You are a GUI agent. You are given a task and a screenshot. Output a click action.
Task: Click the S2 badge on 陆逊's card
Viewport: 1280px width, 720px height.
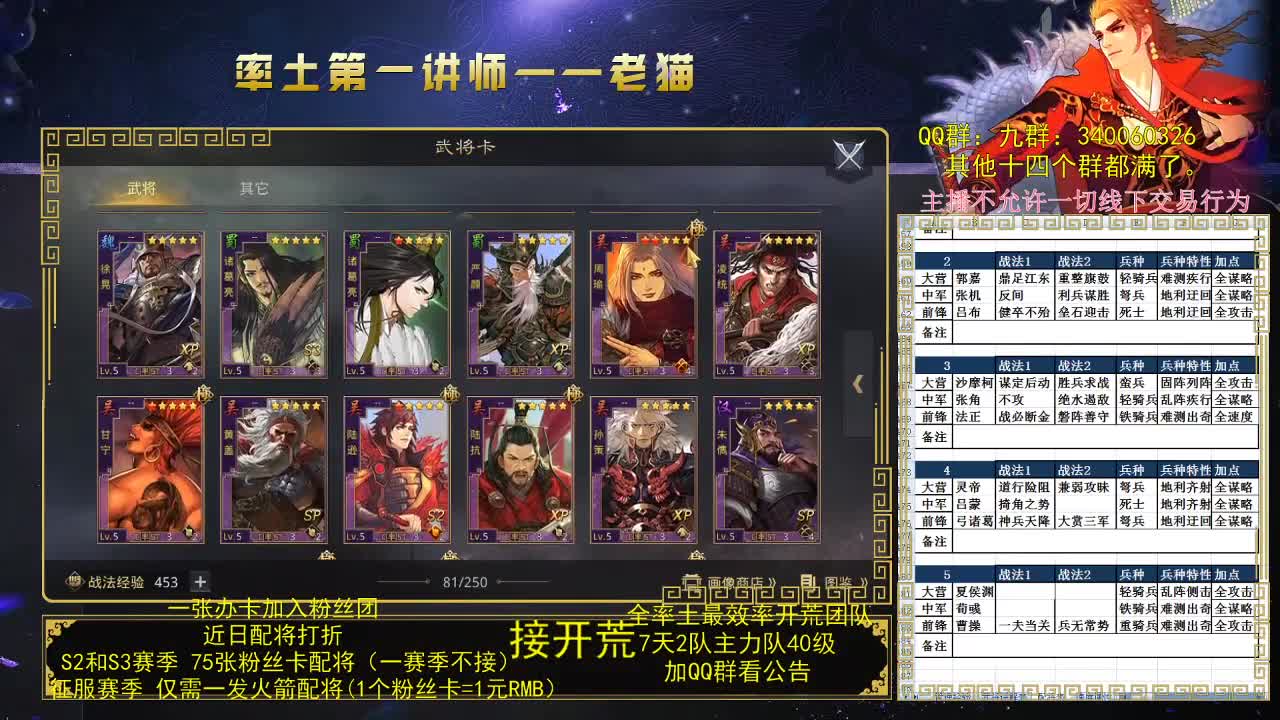coord(436,514)
